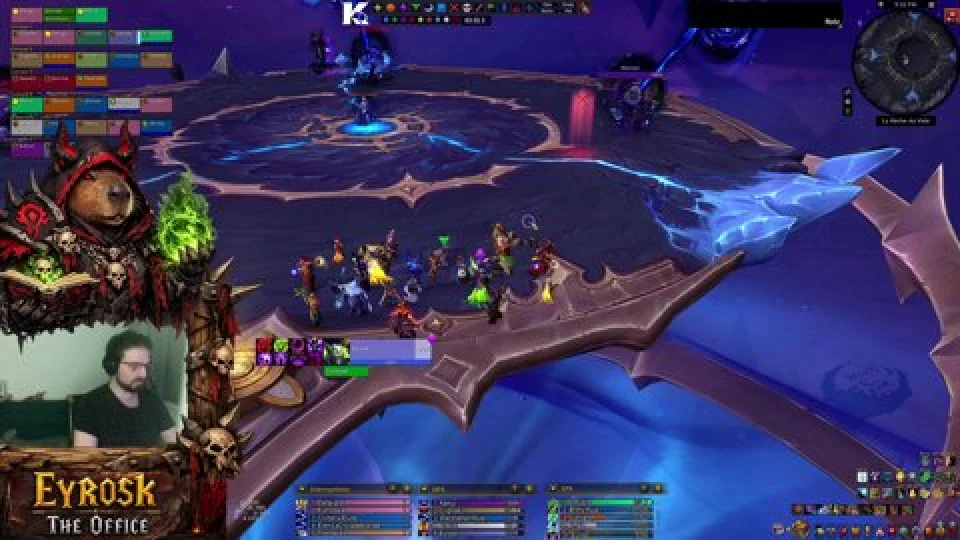Choose the orange circle raid marker
The width and height of the screenshot is (960, 540).
[x=391, y=8]
